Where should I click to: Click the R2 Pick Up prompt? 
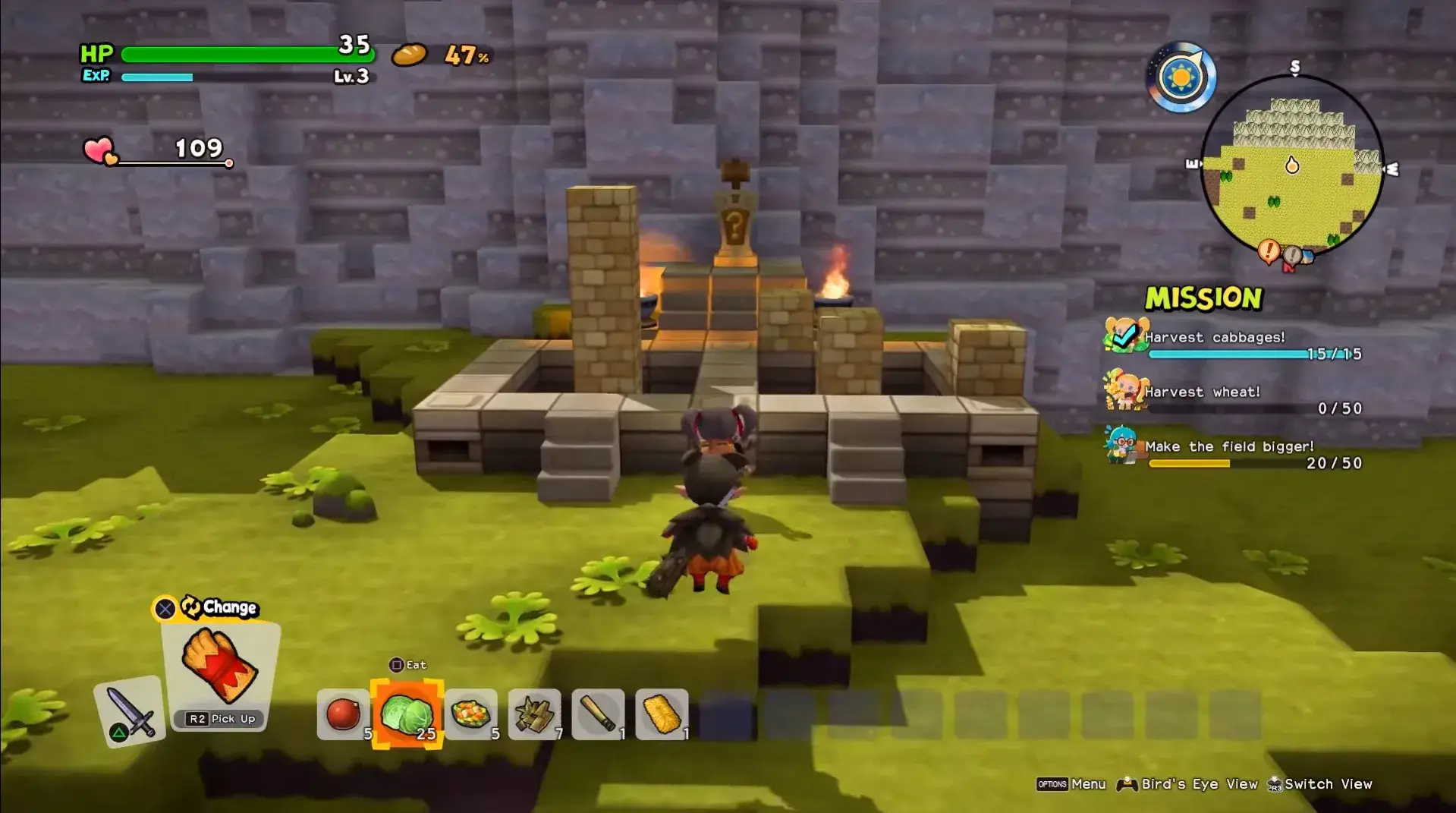pos(219,718)
